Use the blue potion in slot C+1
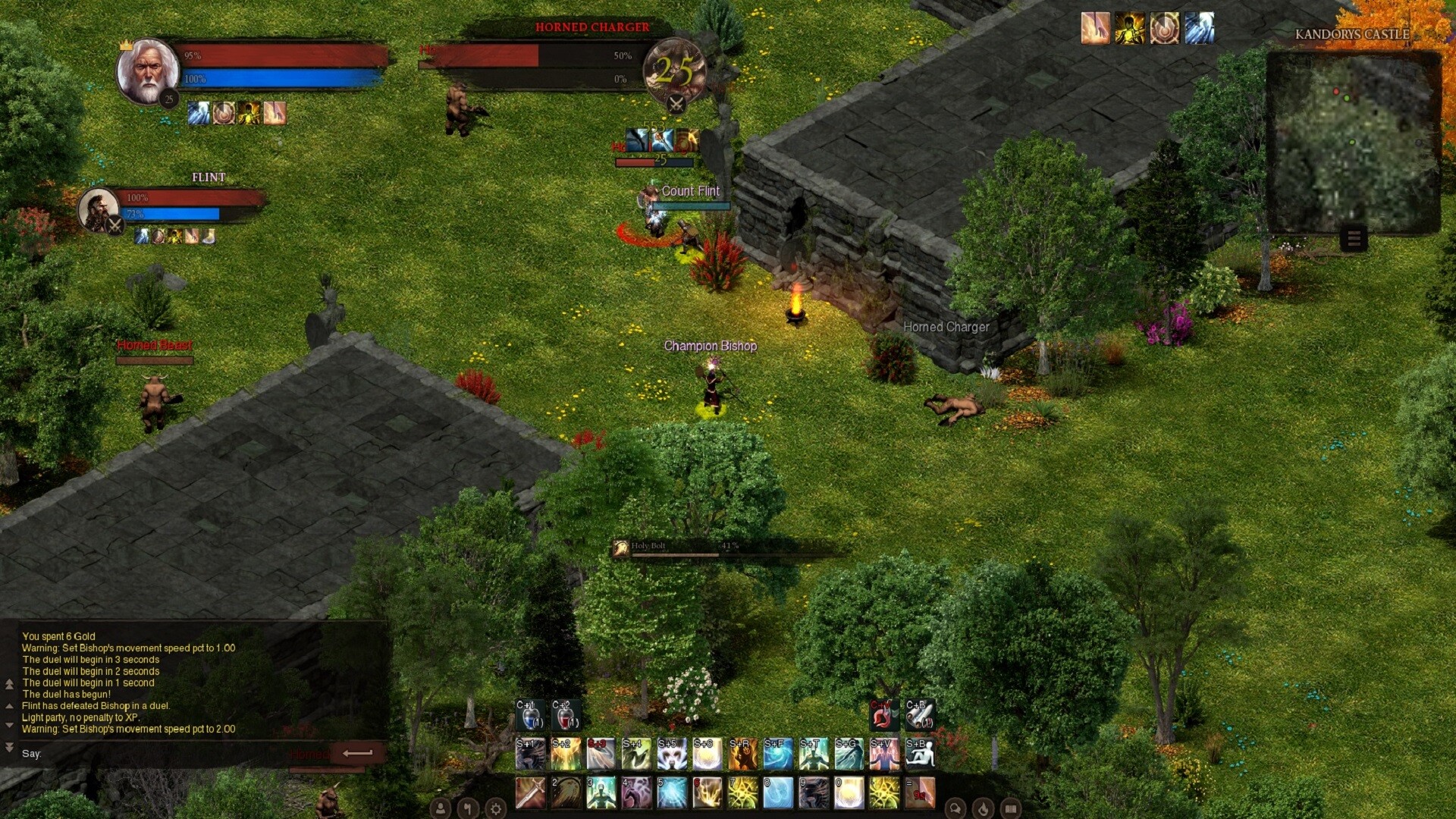This screenshot has width=1456, height=819. click(x=529, y=713)
